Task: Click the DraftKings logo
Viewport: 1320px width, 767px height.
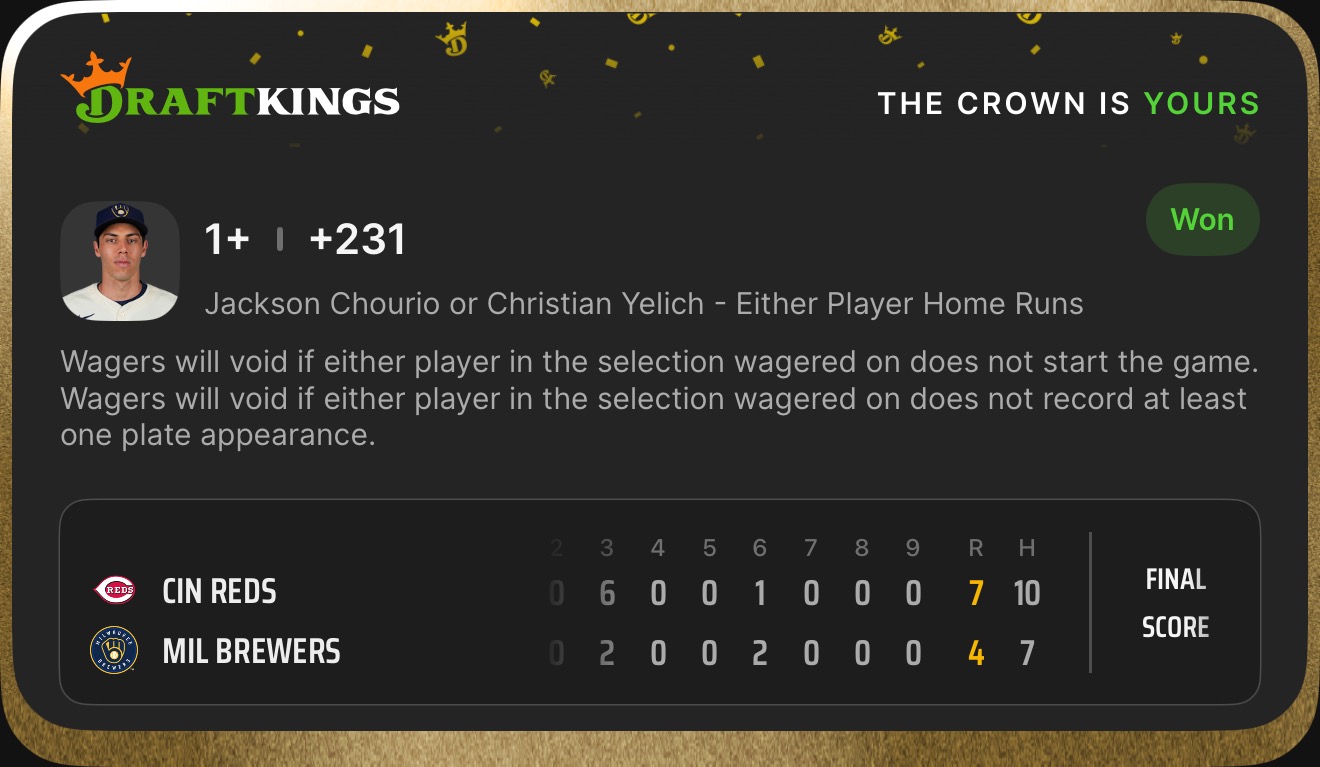Action: pos(230,92)
